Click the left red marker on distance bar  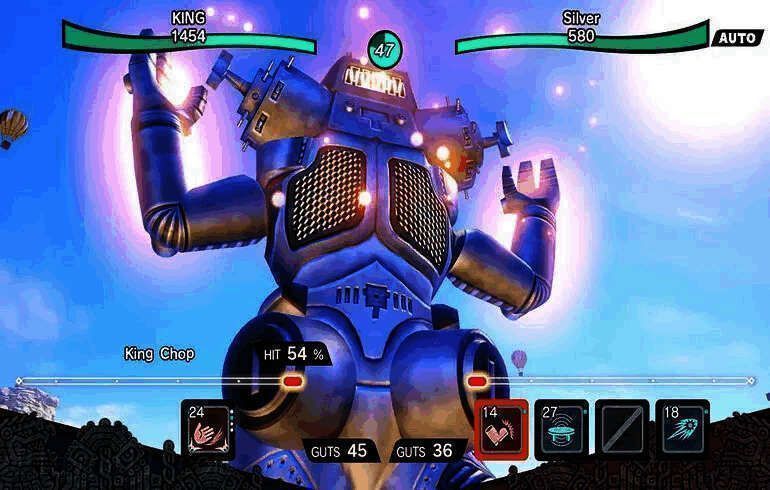tap(292, 381)
